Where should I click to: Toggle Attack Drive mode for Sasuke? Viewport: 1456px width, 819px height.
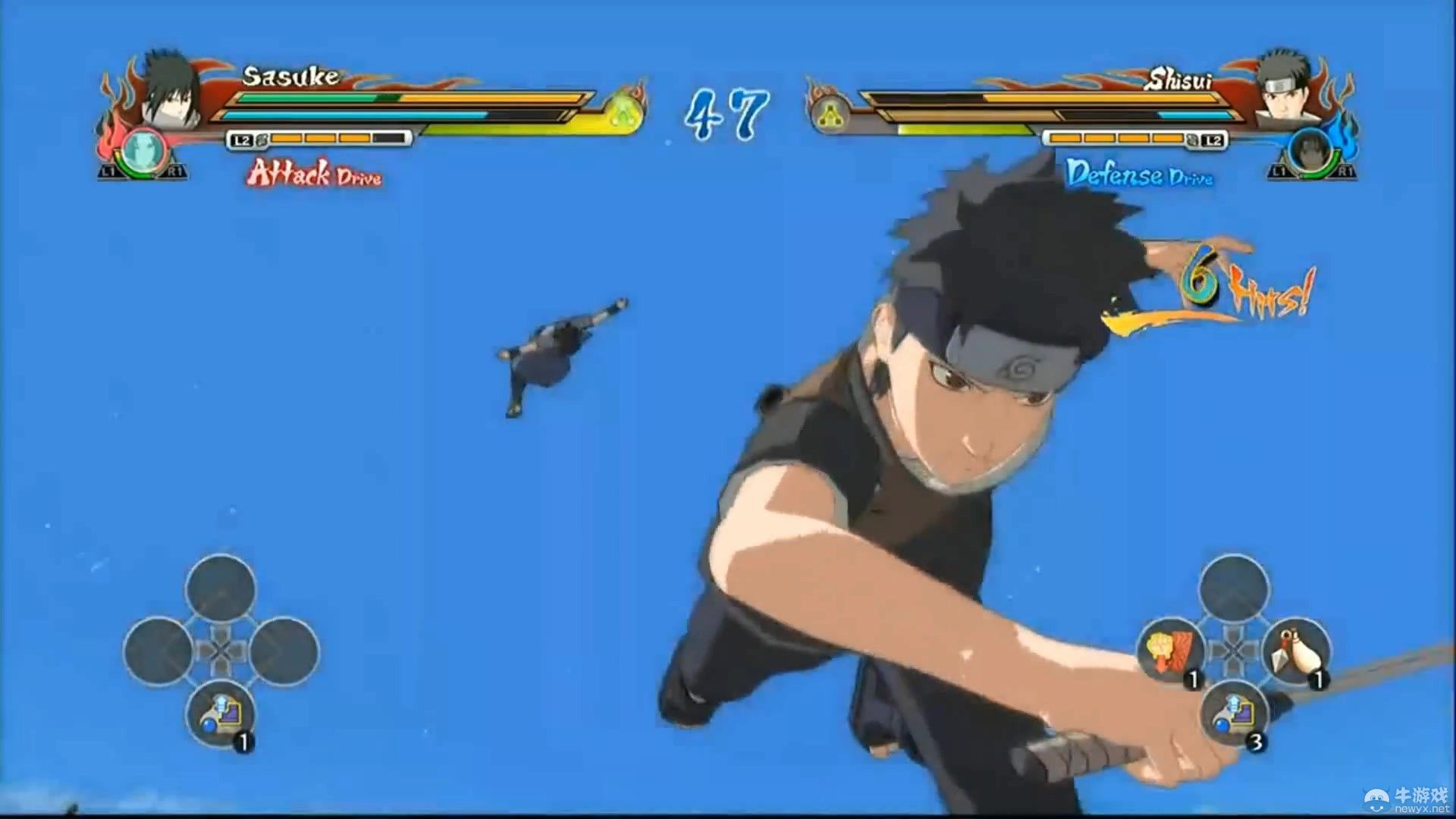[x=315, y=176]
